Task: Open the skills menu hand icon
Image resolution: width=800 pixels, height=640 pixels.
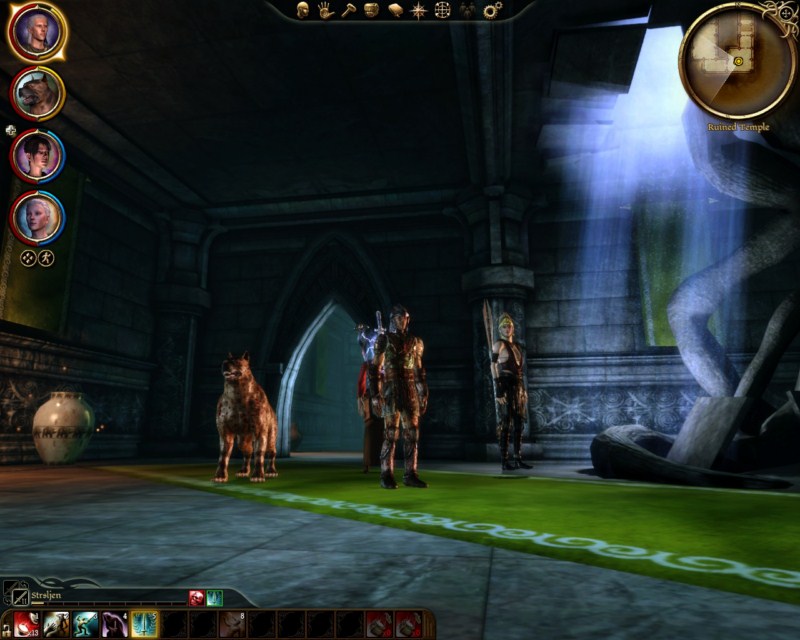Action: pyautogui.click(x=326, y=10)
